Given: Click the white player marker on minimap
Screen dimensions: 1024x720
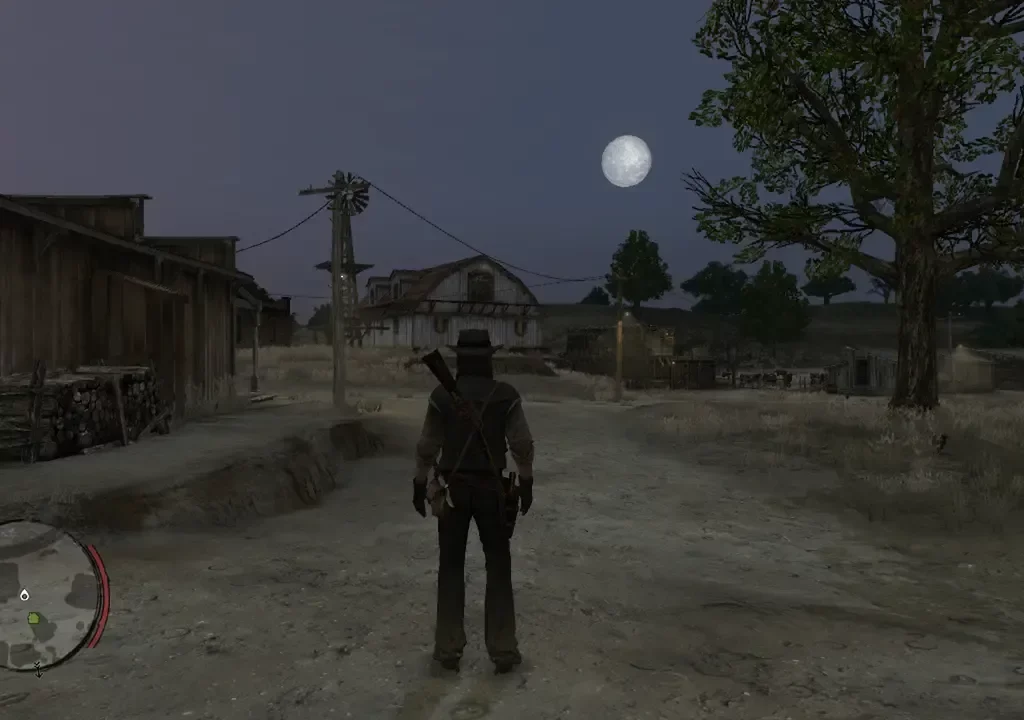Looking at the screenshot, I should tap(24, 595).
